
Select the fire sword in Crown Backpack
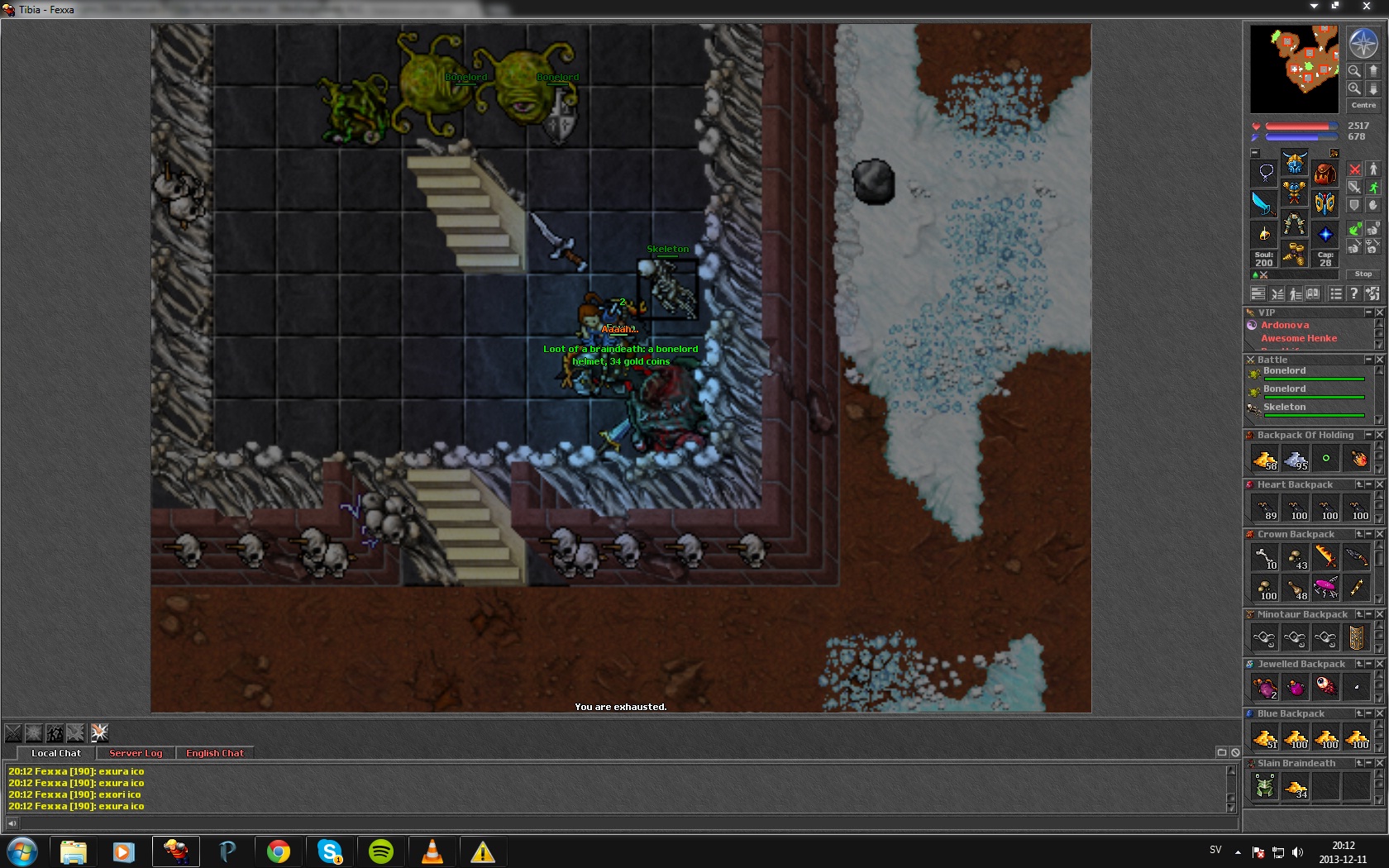pyautogui.click(x=1325, y=556)
